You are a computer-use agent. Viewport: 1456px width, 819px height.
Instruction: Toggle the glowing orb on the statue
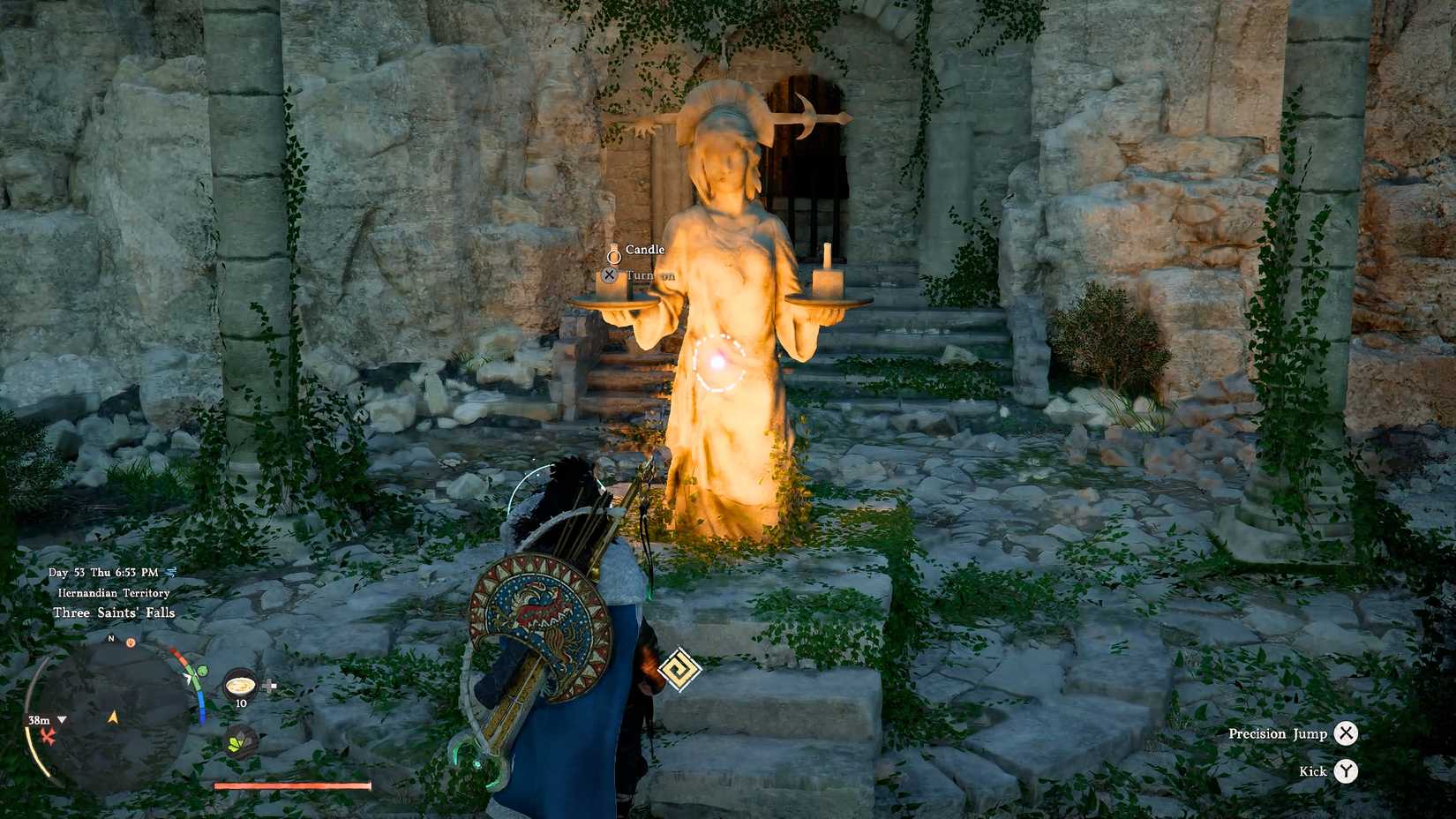click(x=719, y=362)
